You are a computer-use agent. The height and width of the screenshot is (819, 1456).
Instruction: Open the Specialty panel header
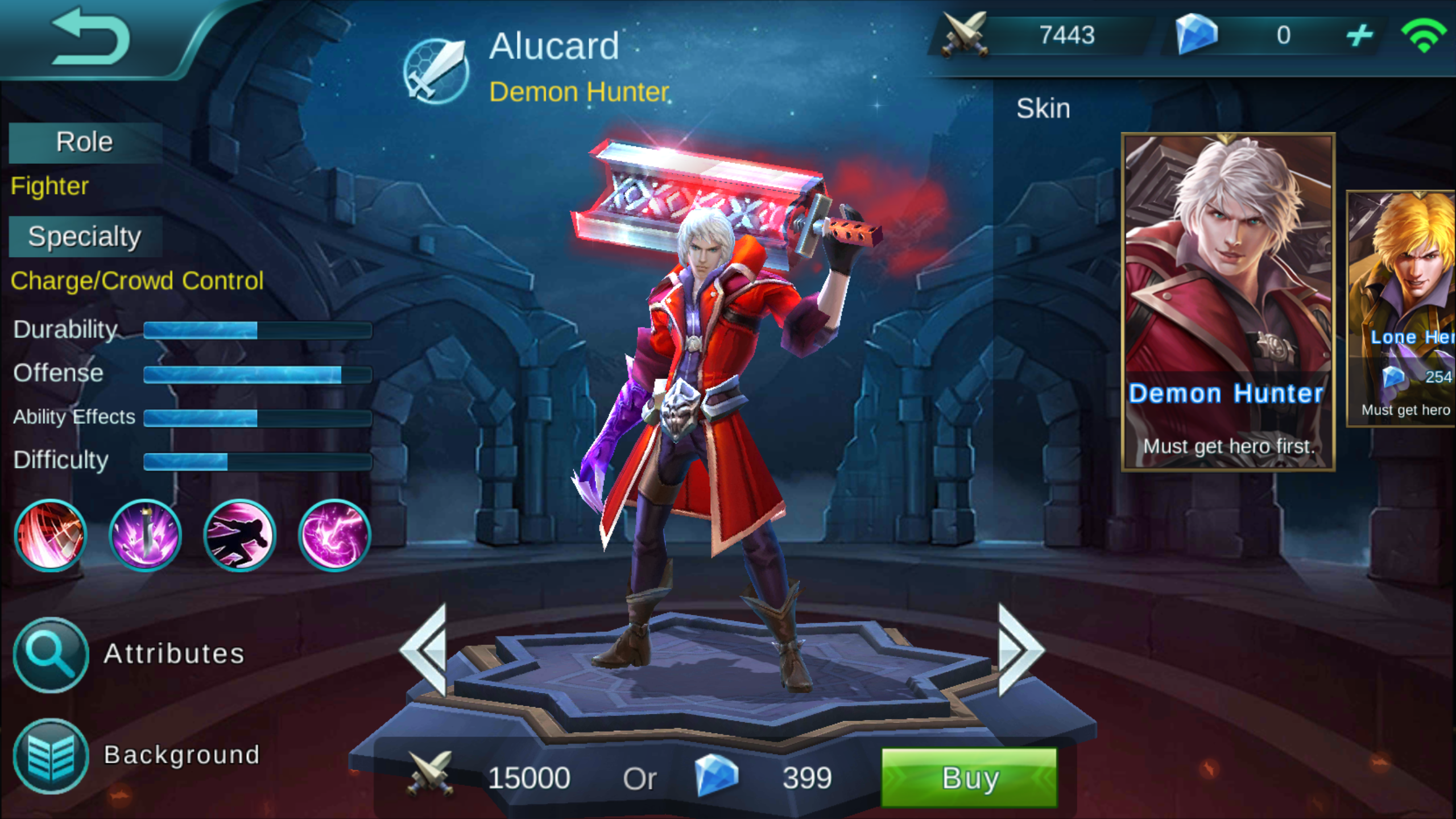click(84, 235)
